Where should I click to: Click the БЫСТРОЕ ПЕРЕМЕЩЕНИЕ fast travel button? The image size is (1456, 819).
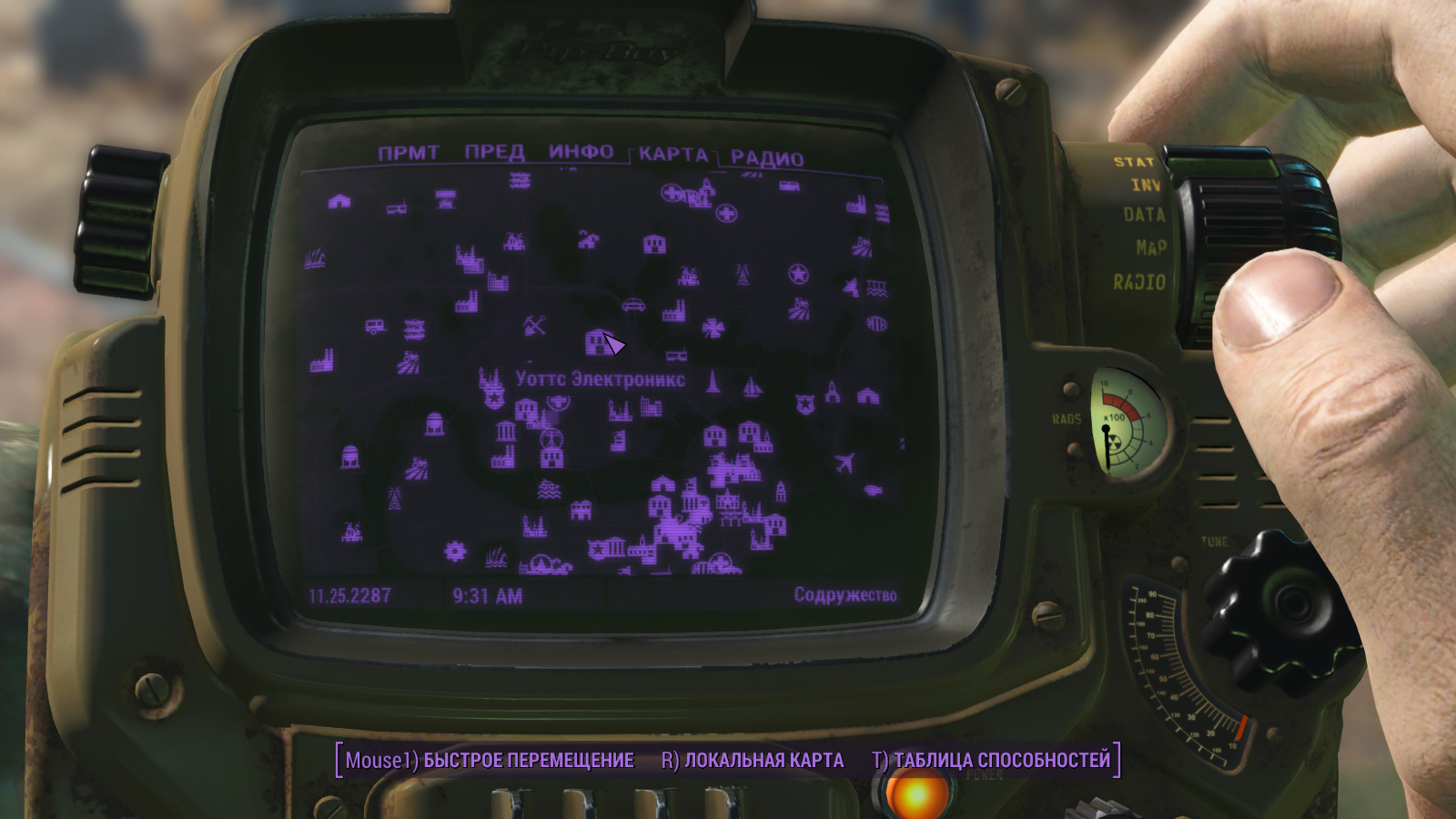pyautogui.click(x=490, y=760)
